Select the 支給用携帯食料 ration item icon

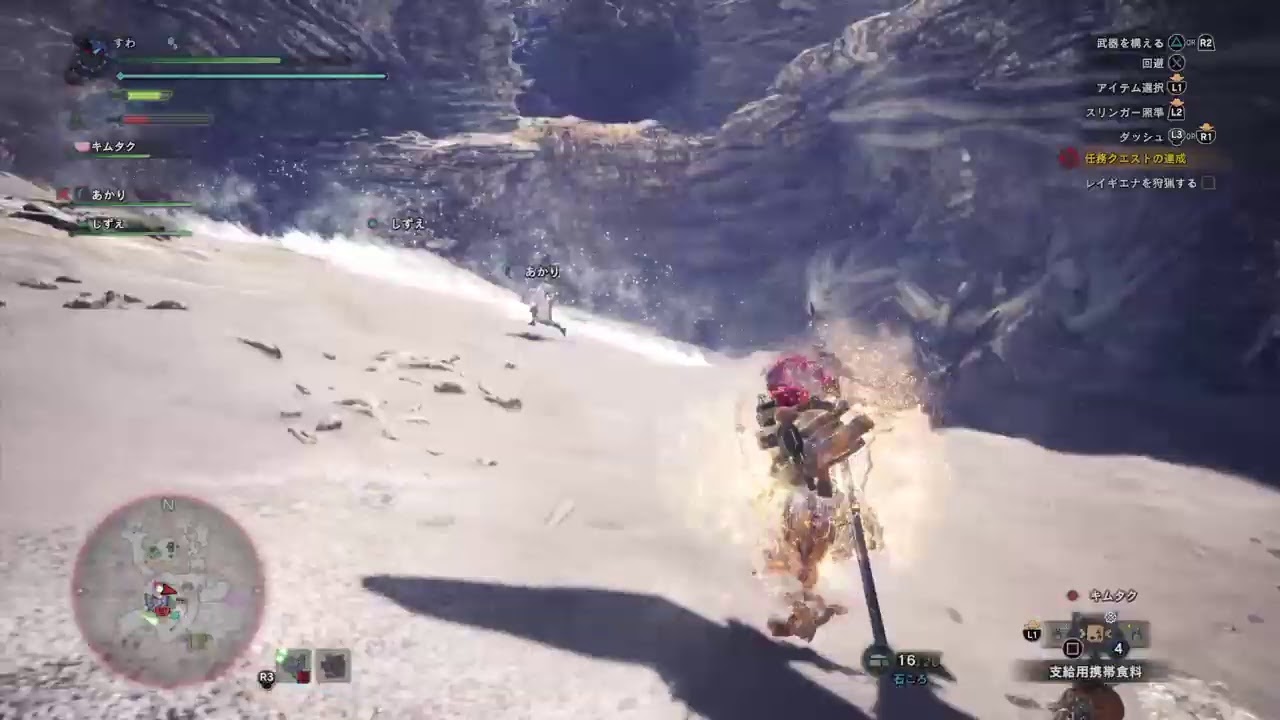[x=1094, y=633]
